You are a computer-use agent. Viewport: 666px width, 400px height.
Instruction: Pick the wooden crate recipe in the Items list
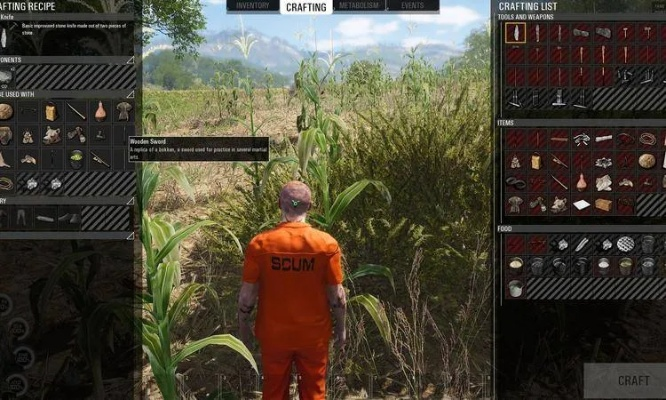[603, 205]
